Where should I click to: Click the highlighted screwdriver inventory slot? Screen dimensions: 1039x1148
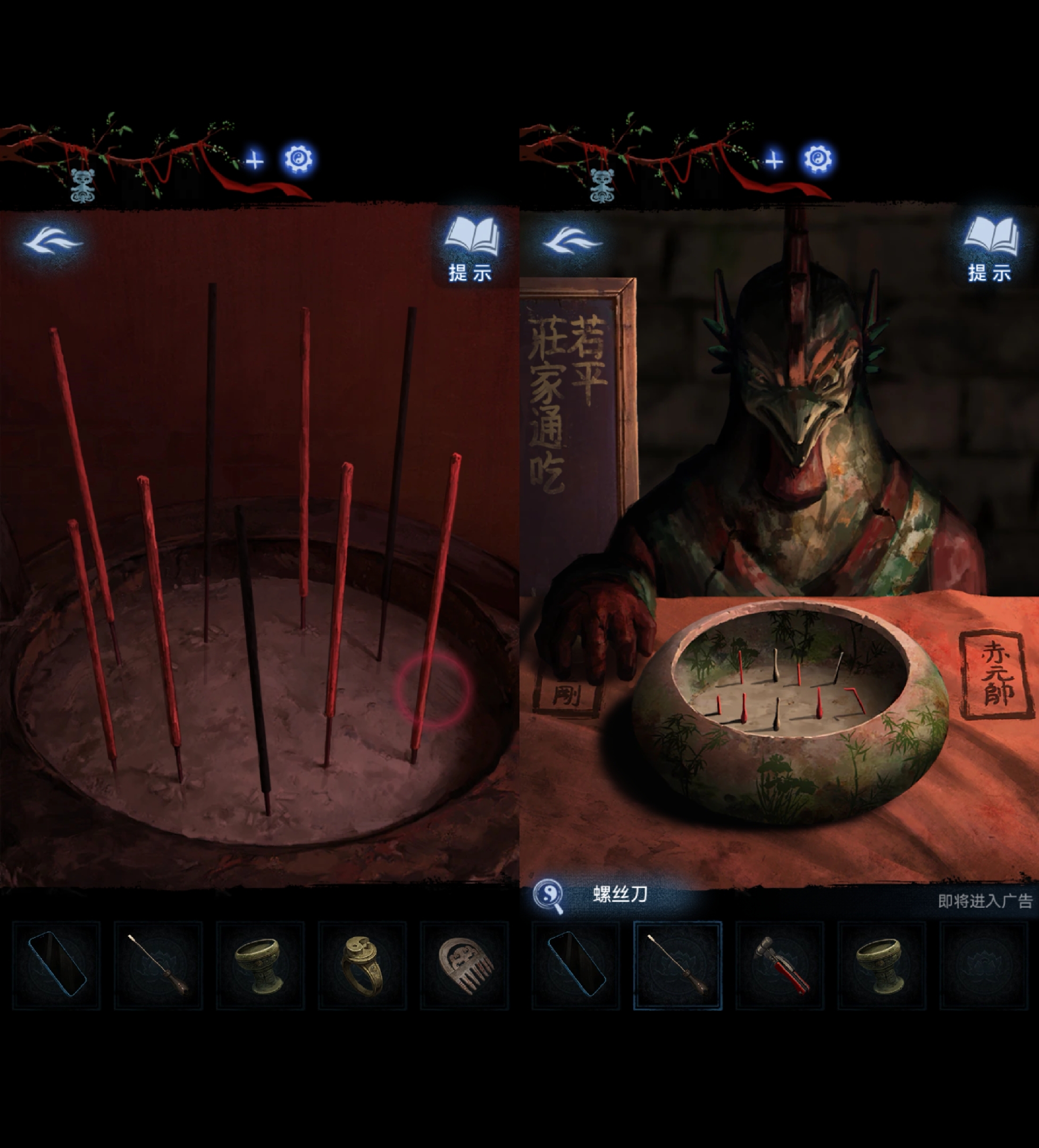tap(677, 965)
